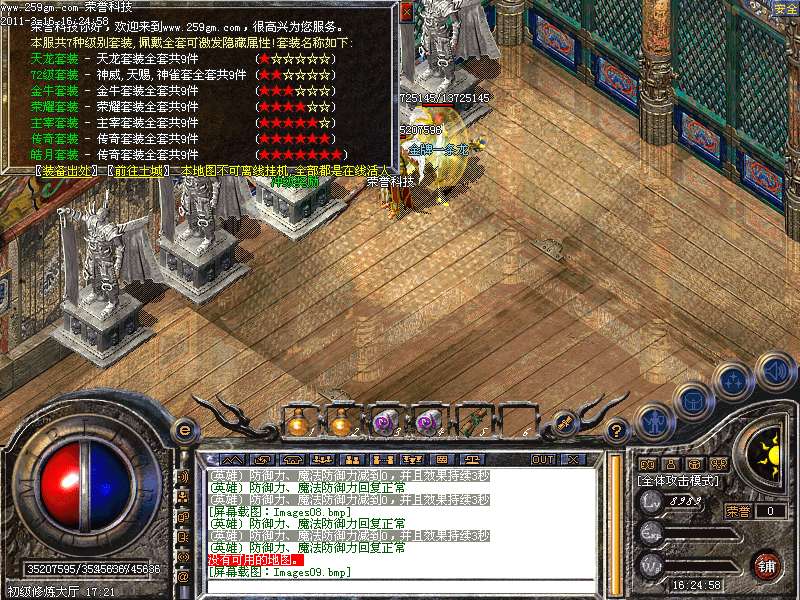
Task: Use the first orange potion hotbar slot
Action: pos(297,422)
